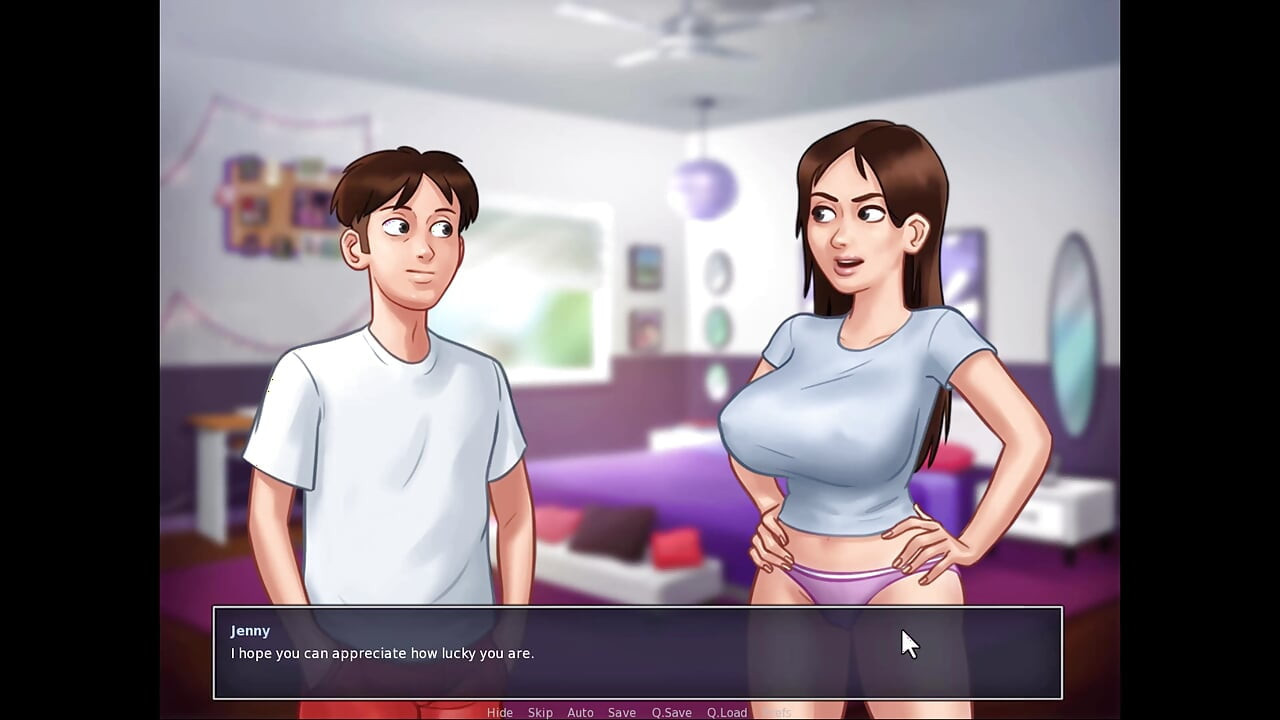Click Q.Load to quick load the game

(x=726, y=712)
